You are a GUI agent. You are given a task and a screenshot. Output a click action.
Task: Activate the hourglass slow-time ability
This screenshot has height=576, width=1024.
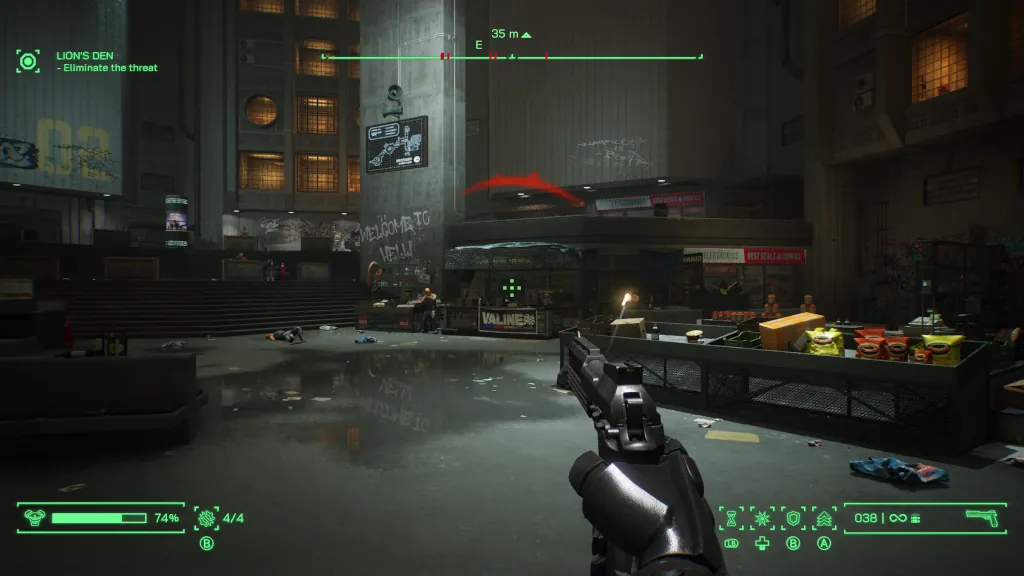coord(731,517)
